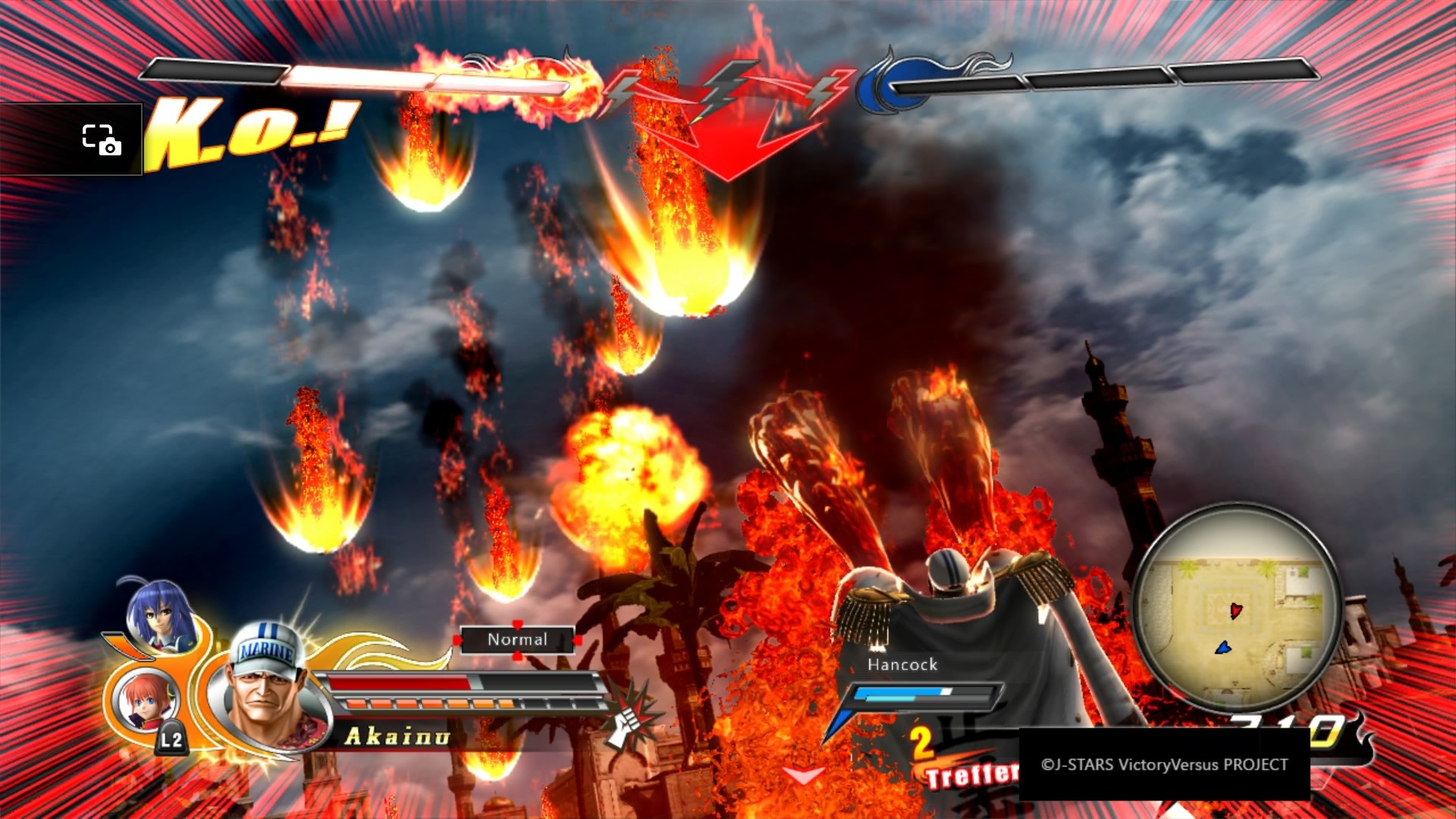Screen dimensions: 1456x819
Task: Select the Hancock name tab
Action: (x=902, y=664)
